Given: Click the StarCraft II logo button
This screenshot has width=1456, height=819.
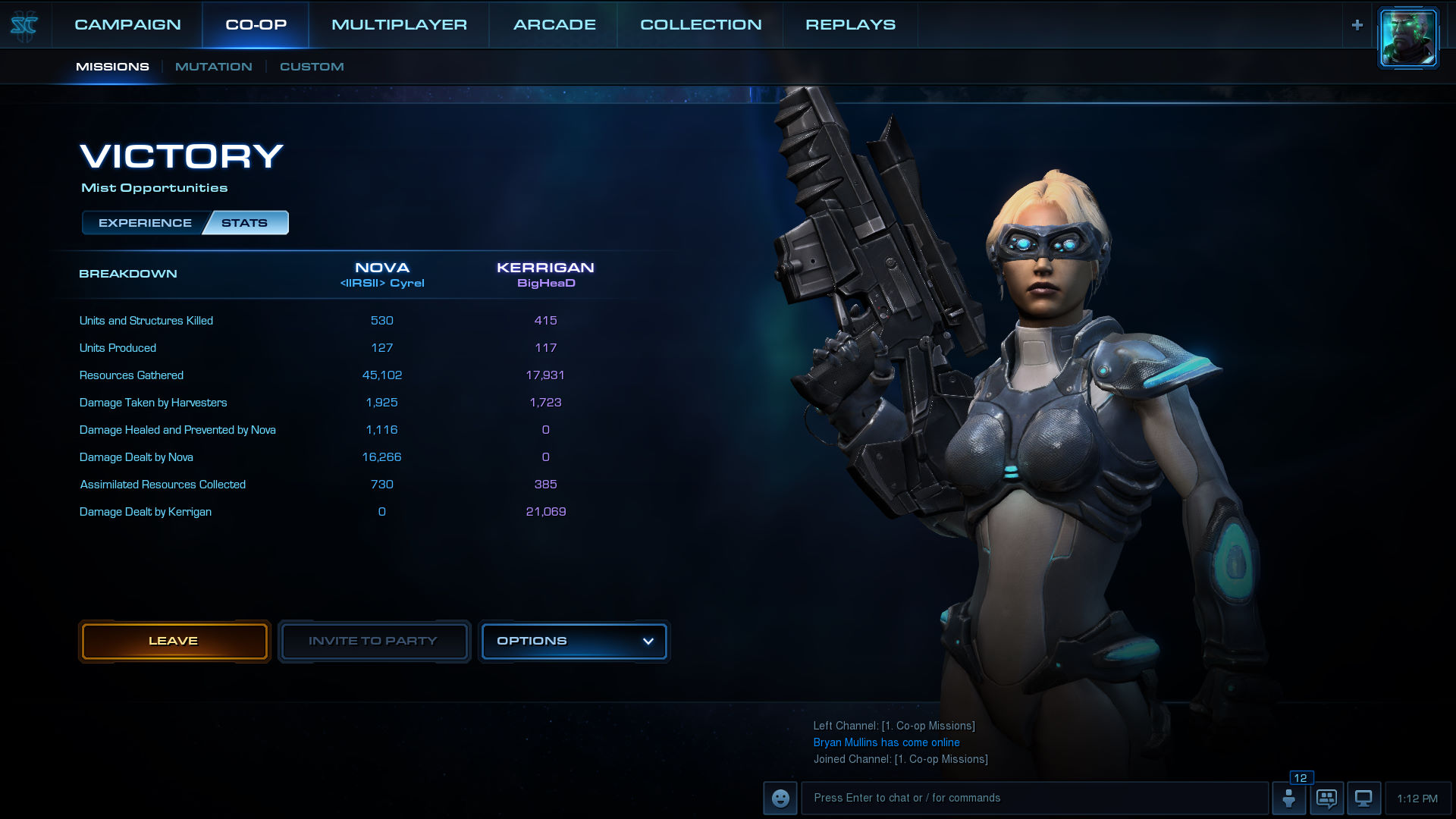Looking at the screenshot, I should pos(24,26).
